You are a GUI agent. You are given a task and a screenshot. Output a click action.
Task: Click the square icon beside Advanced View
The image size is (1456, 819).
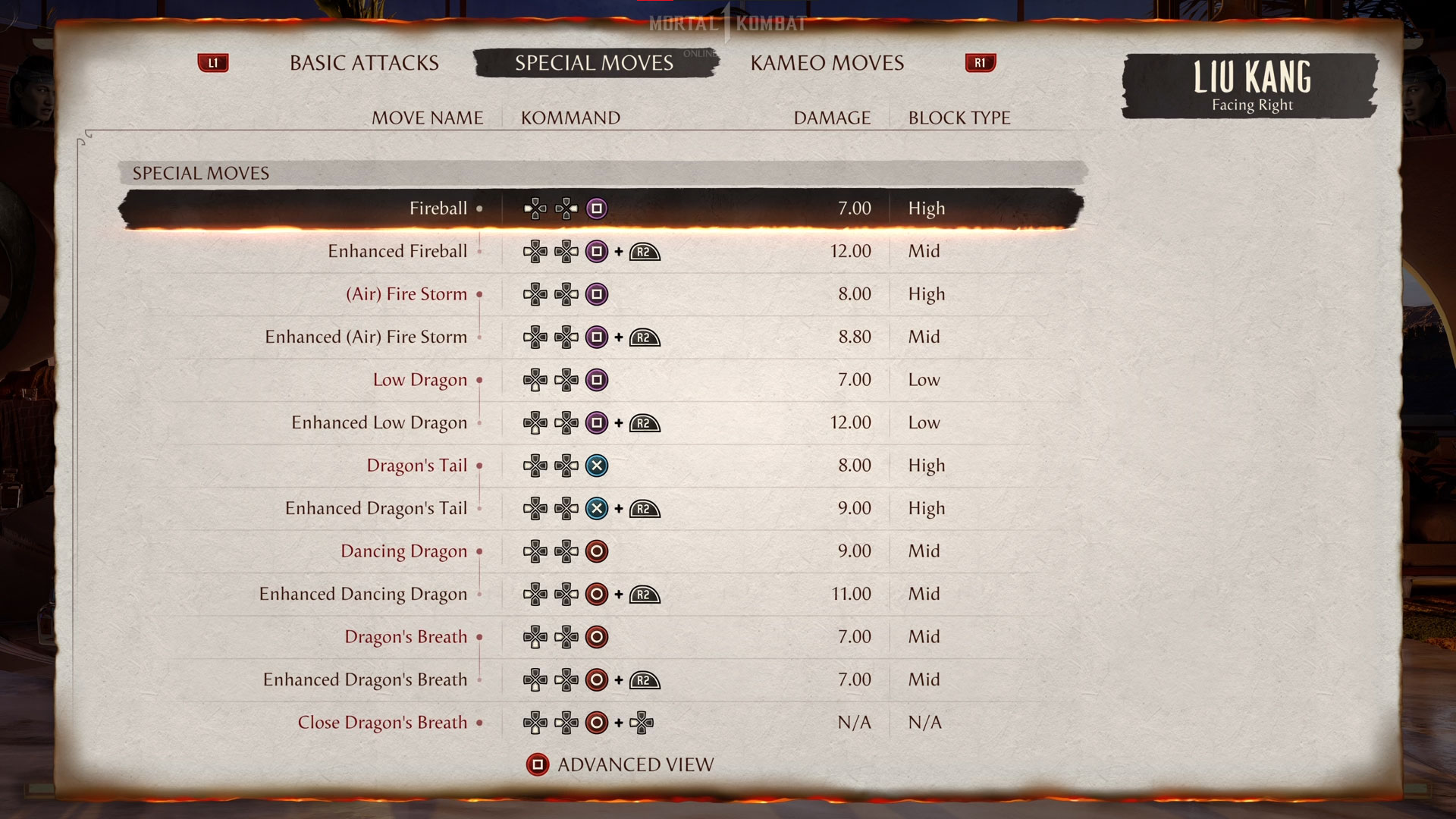coord(538,764)
